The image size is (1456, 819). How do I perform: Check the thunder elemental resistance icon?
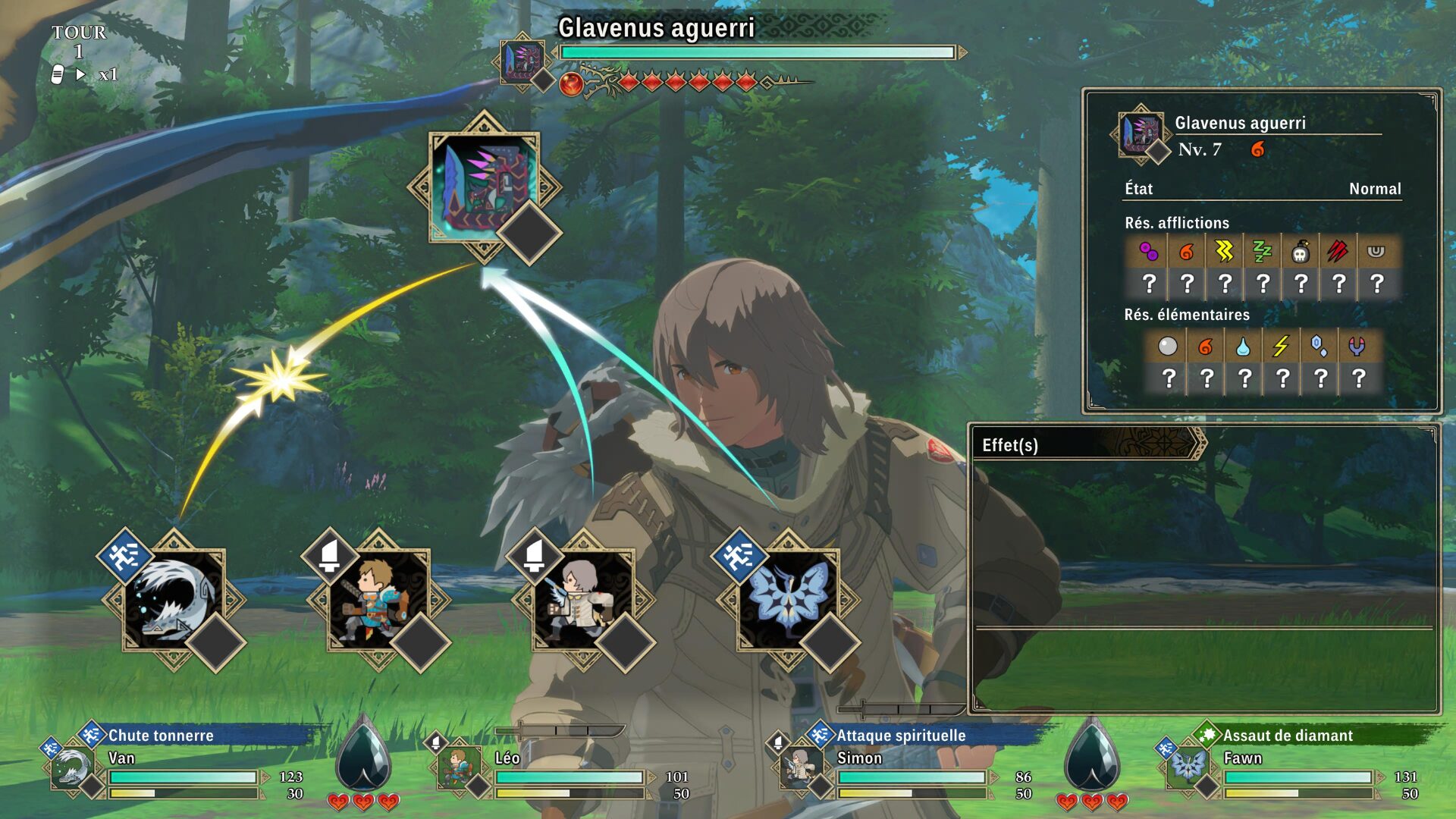point(1281,347)
